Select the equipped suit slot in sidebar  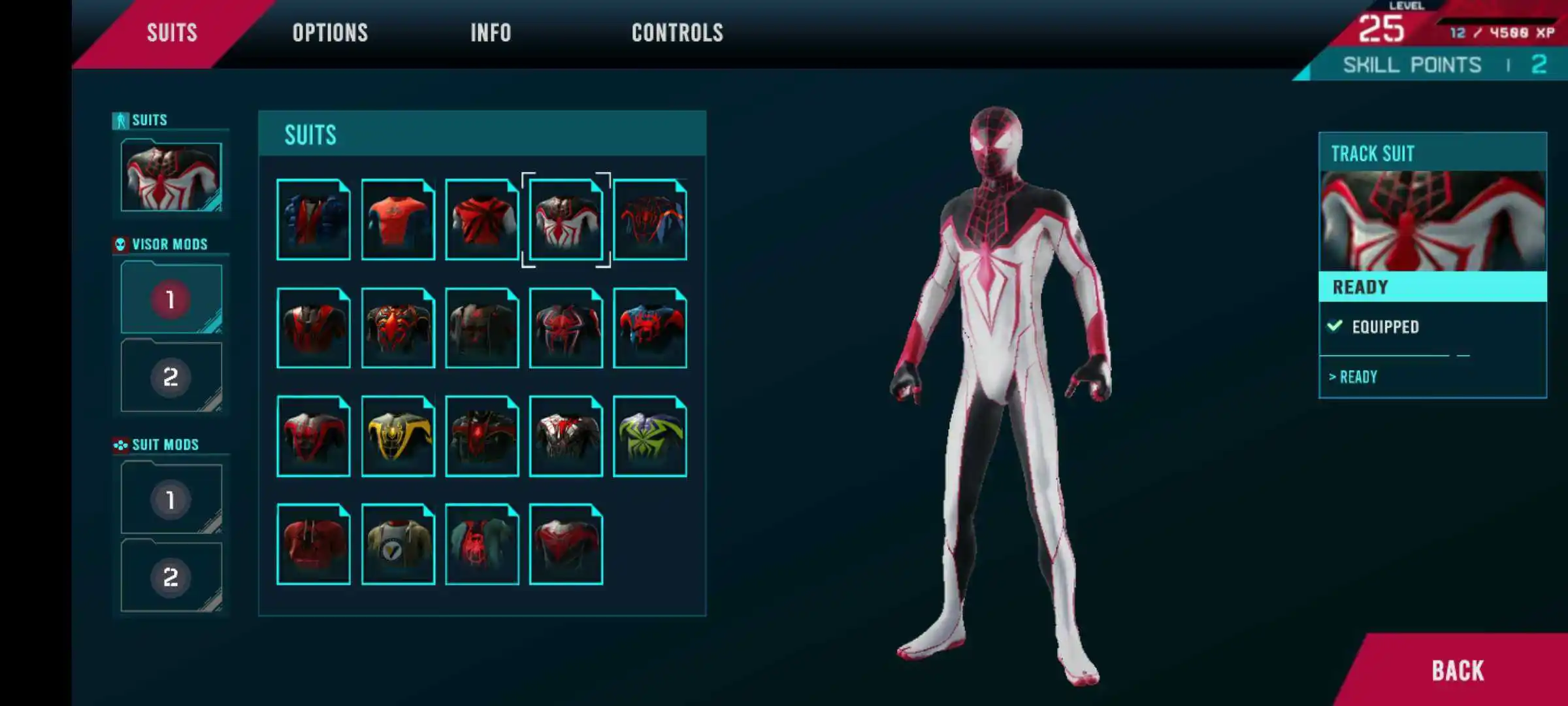pyautogui.click(x=171, y=176)
